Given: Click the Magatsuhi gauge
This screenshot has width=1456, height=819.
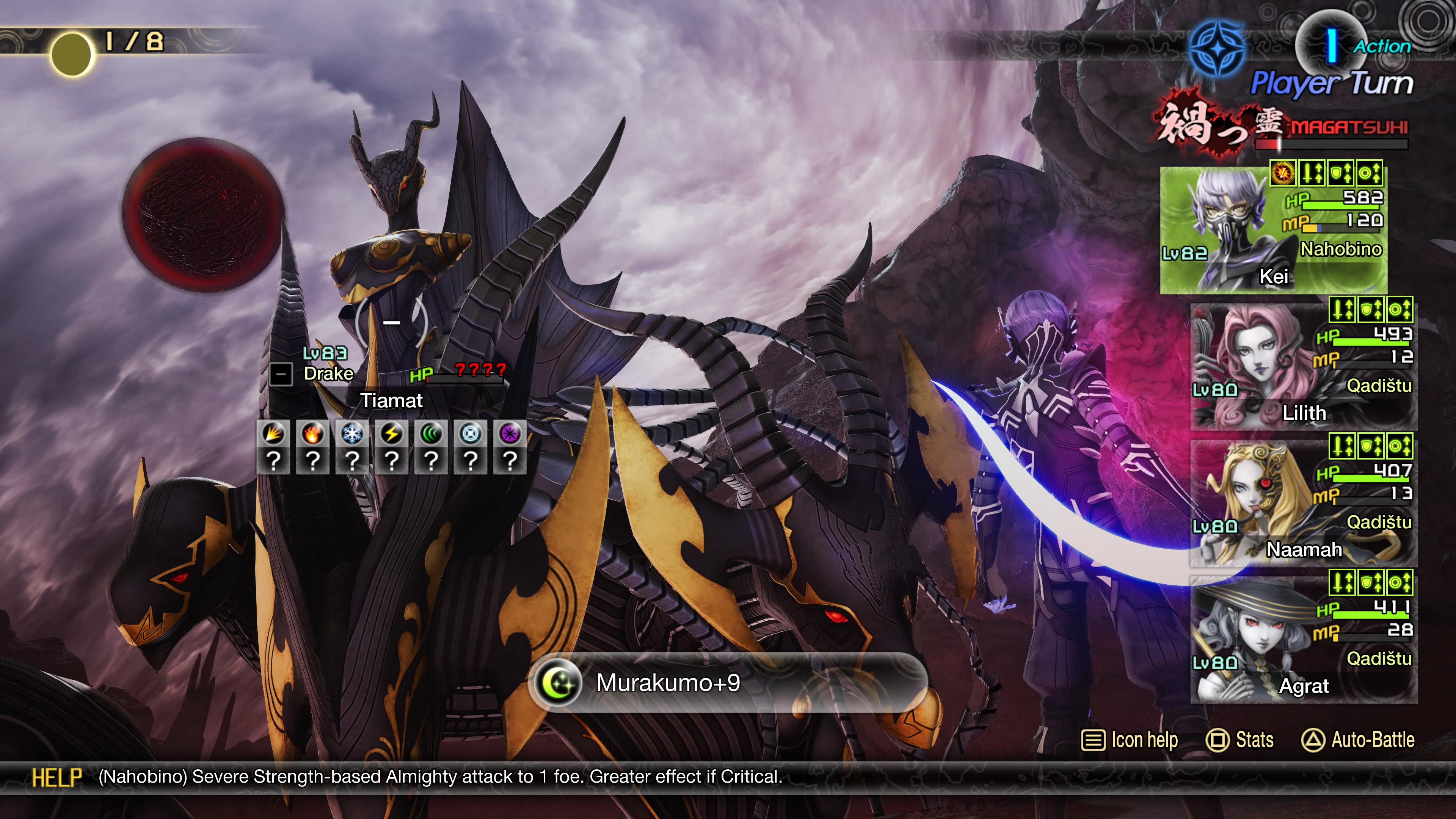Looking at the screenshot, I should (x=1331, y=144).
